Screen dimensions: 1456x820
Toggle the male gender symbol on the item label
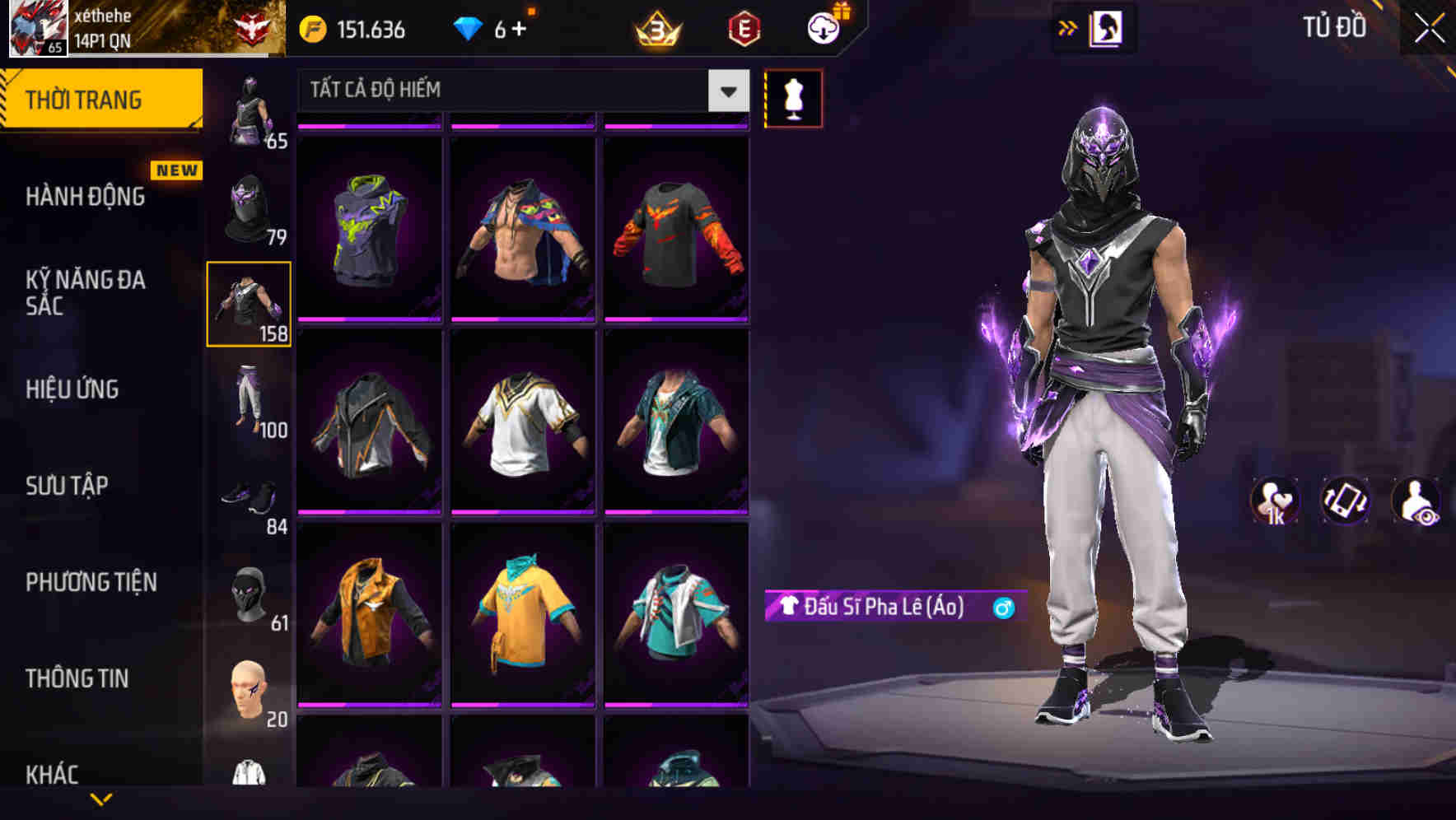[x=1005, y=608]
